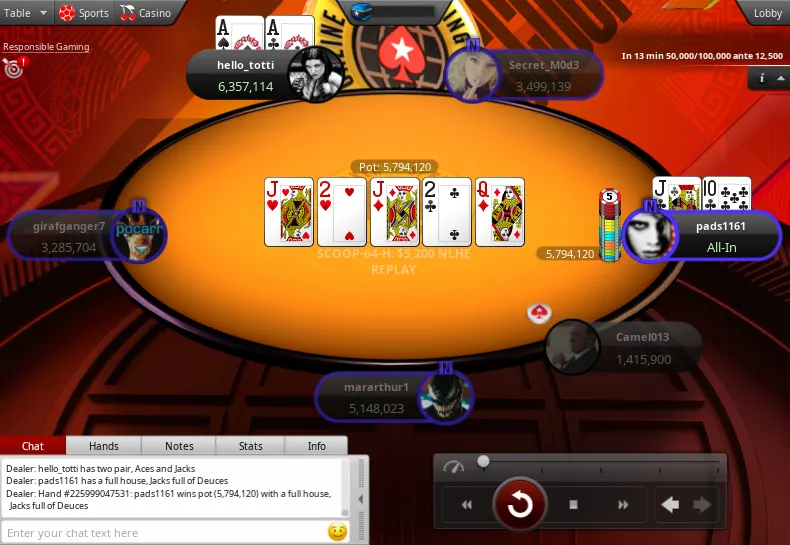
Task: Go to the previous hand with left arrow
Action: [670, 505]
